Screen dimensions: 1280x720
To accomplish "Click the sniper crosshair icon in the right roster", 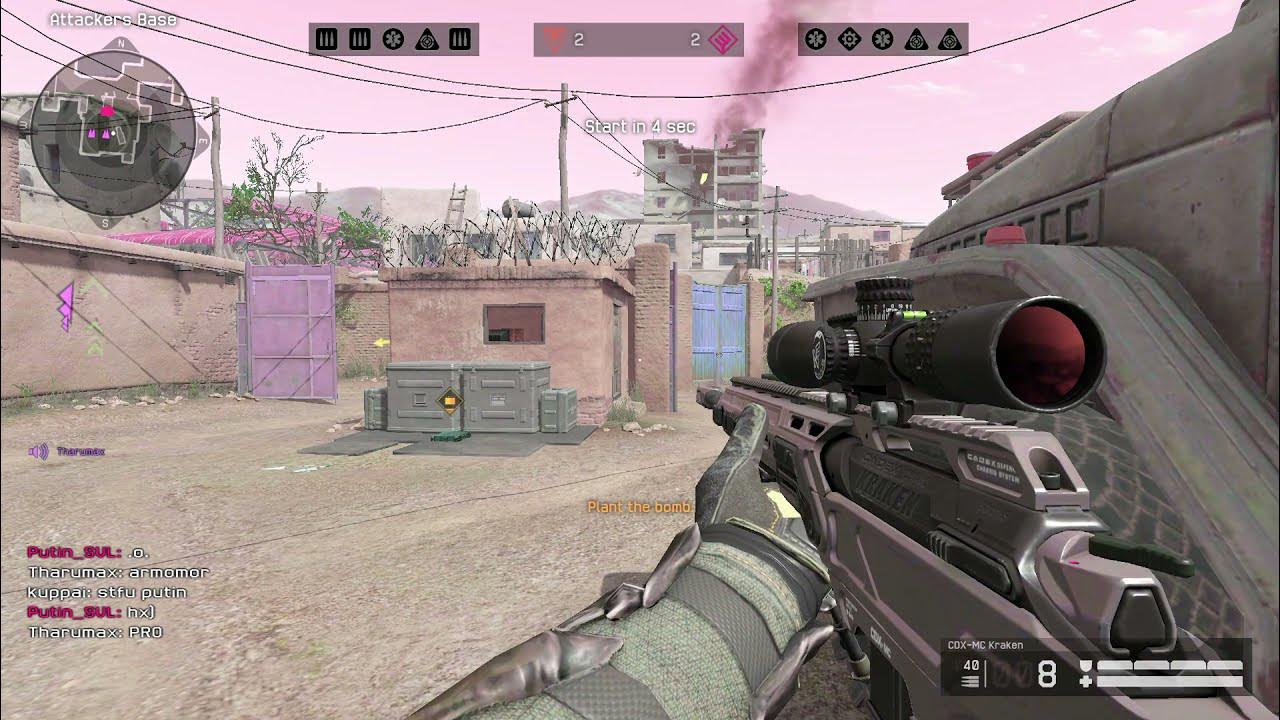I will coord(849,40).
